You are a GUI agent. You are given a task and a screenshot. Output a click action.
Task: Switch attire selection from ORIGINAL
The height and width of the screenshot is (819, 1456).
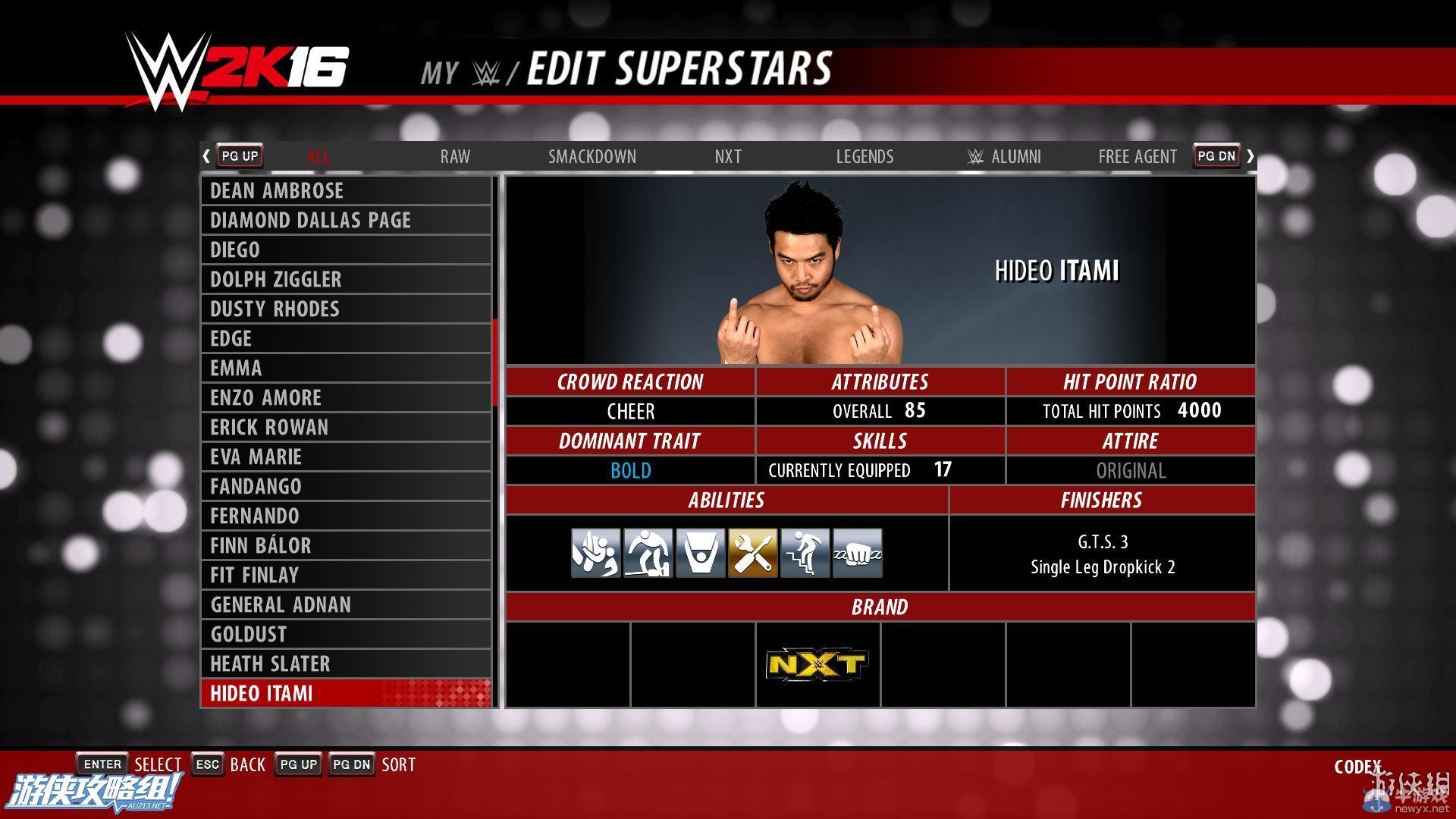tap(1130, 470)
